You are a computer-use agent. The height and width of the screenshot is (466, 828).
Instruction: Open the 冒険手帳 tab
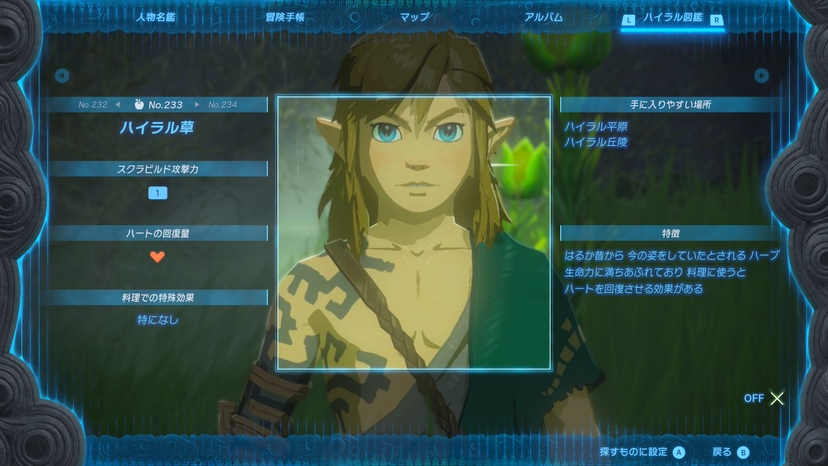click(285, 17)
